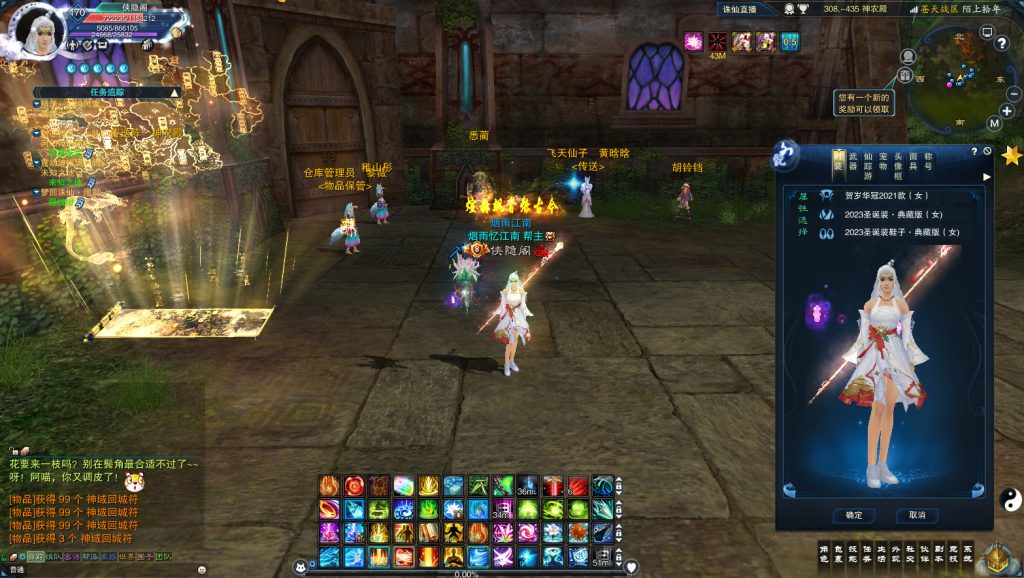Open the gift reward icon beside minimap
The image size is (1024, 578).
coord(905,75)
